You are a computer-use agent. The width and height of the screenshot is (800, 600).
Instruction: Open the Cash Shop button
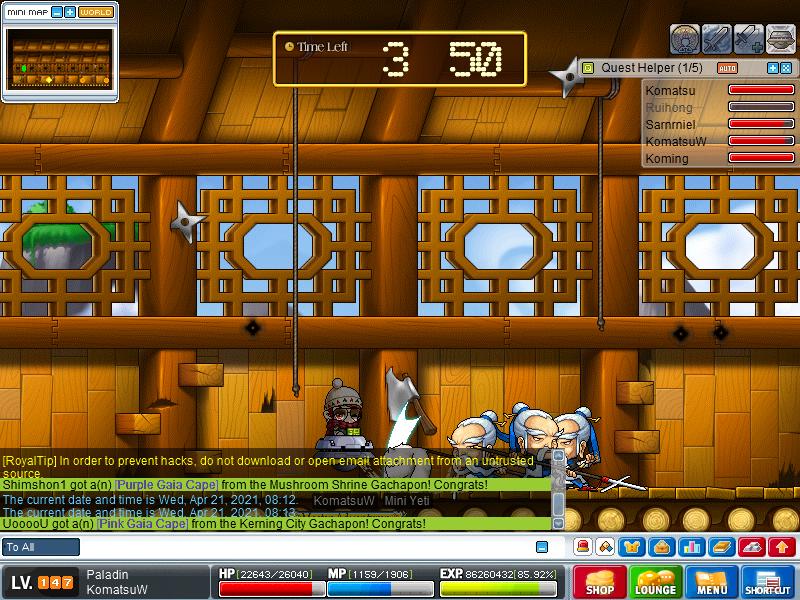[x=600, y=583]
